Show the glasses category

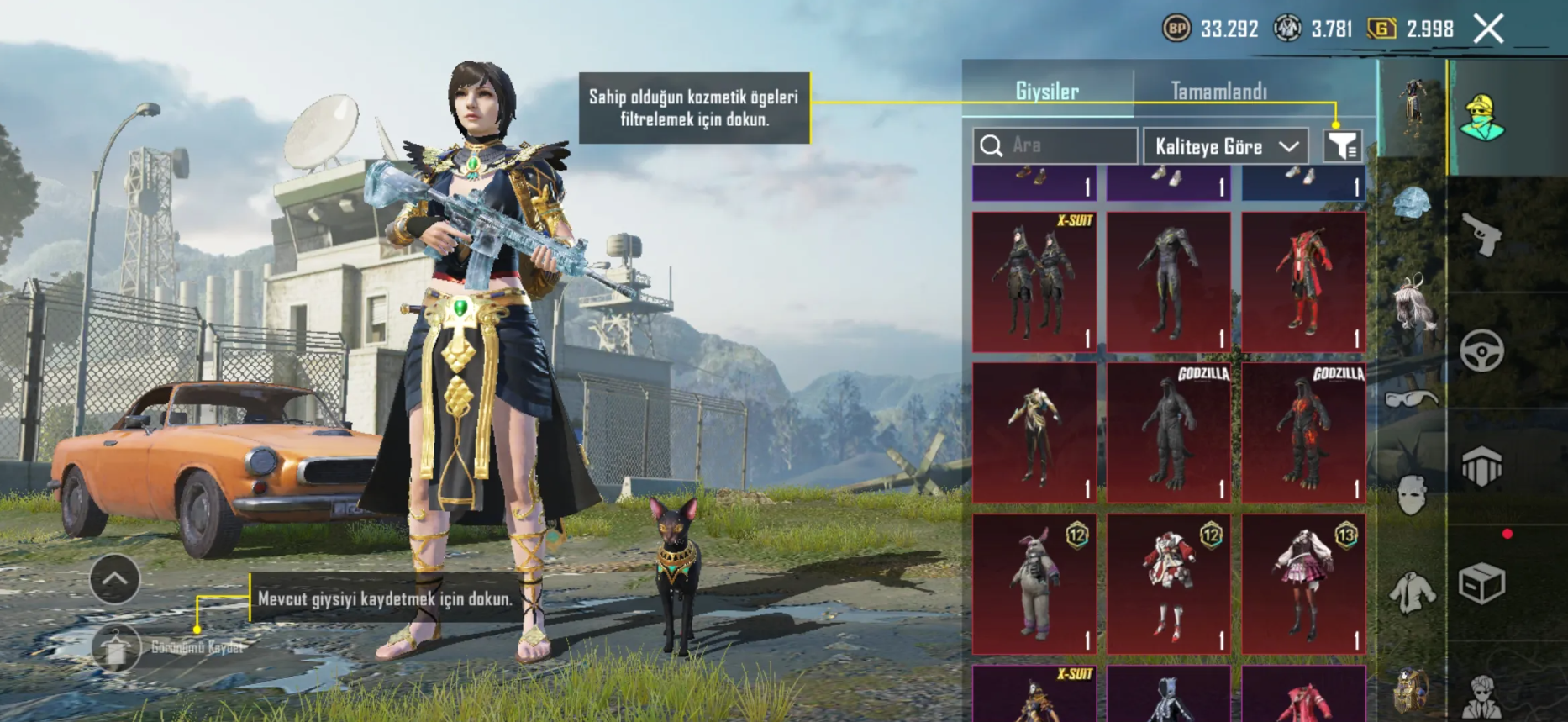tap(1412, 398)
